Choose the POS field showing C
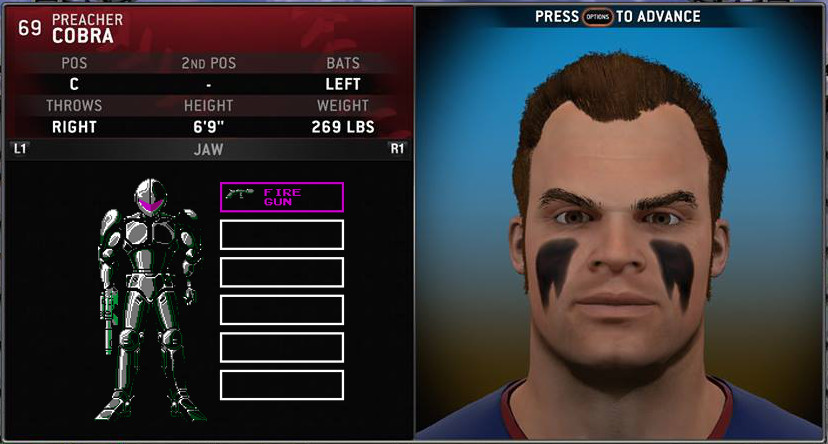Image resolution: width=828 pixels, height=444 pixels. pos(73,84)
